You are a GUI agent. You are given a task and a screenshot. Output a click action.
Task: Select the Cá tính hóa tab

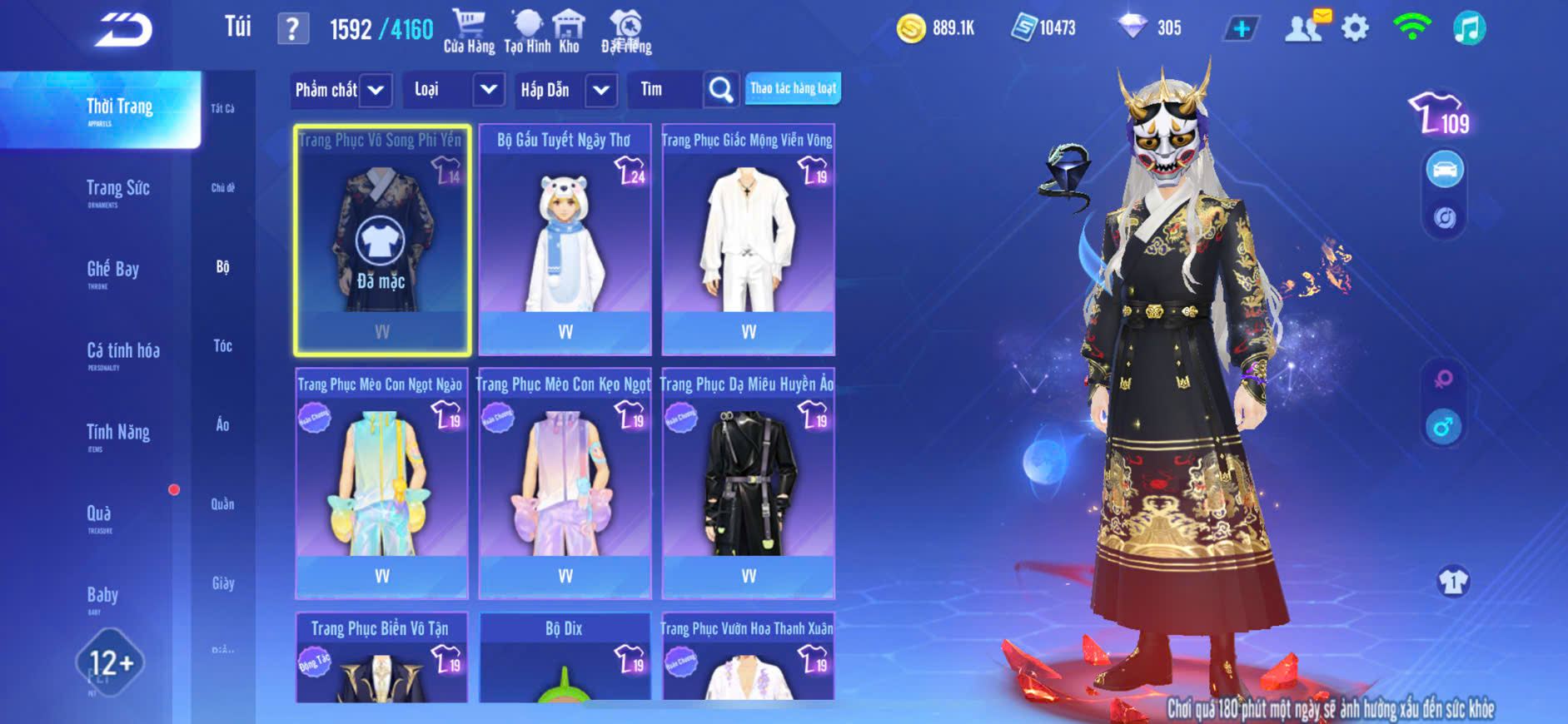123,351
